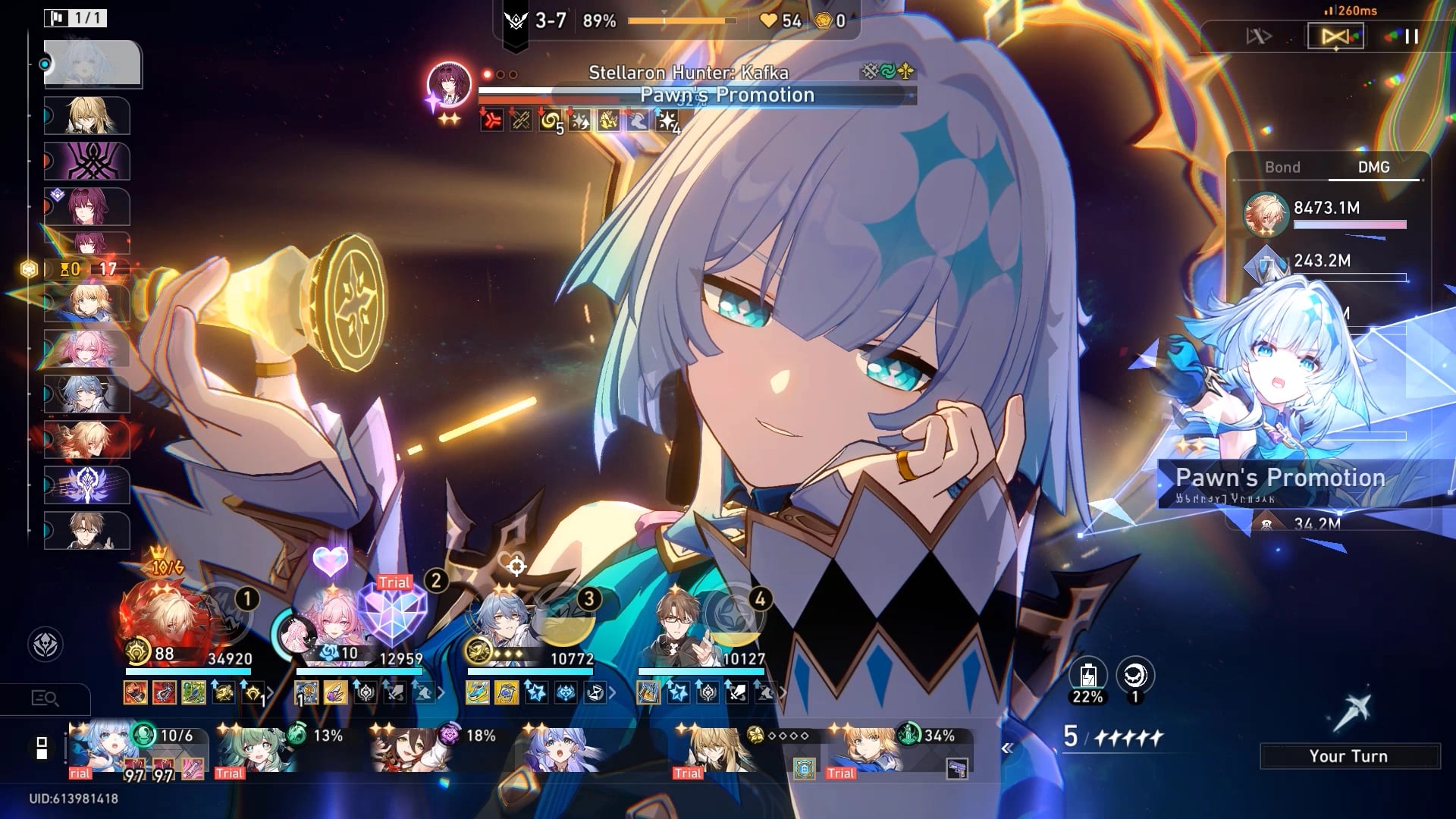Select the DMG tab

point(1373,168)
